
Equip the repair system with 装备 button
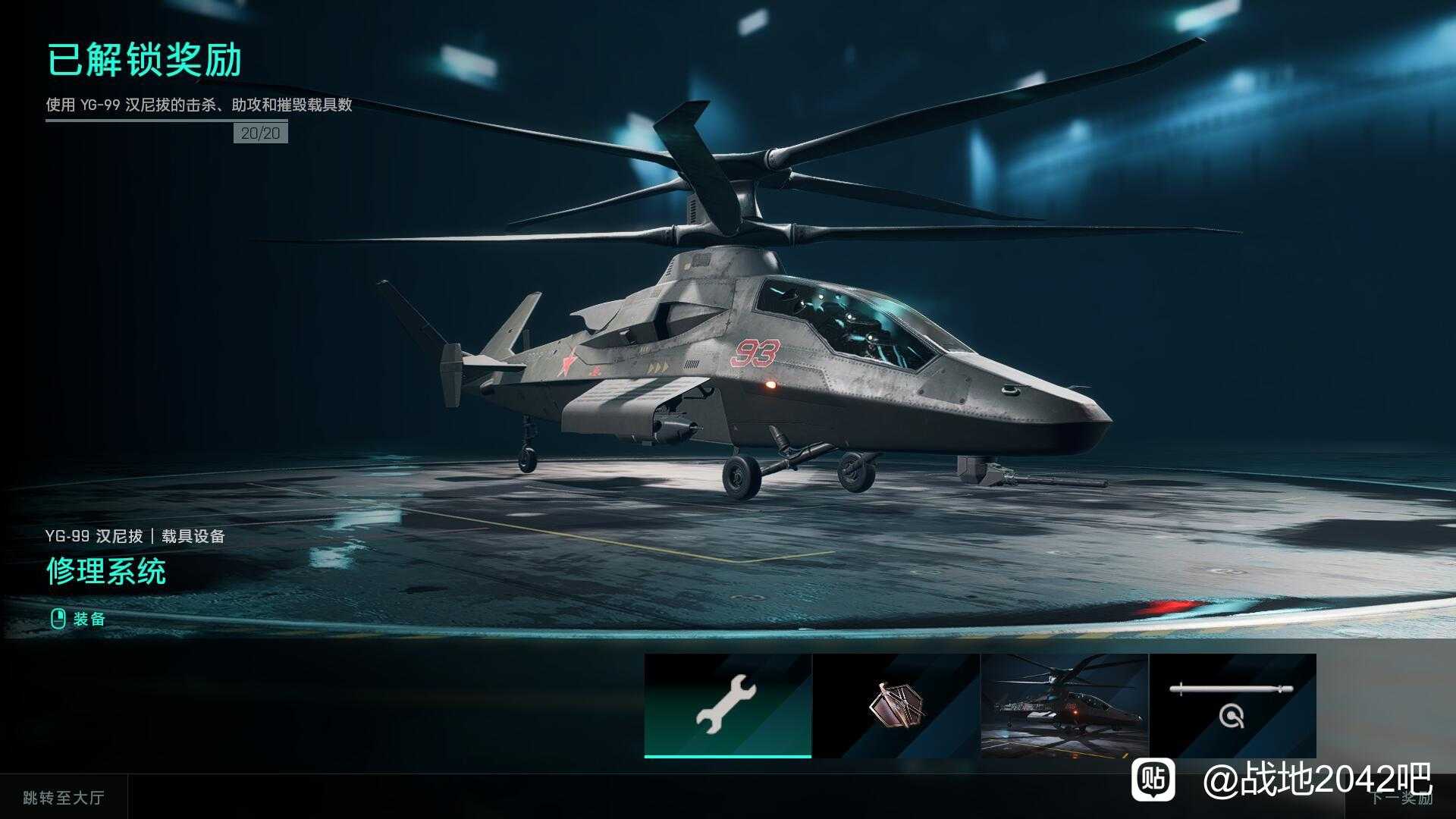pyautogui.click(x=78, y=619)
